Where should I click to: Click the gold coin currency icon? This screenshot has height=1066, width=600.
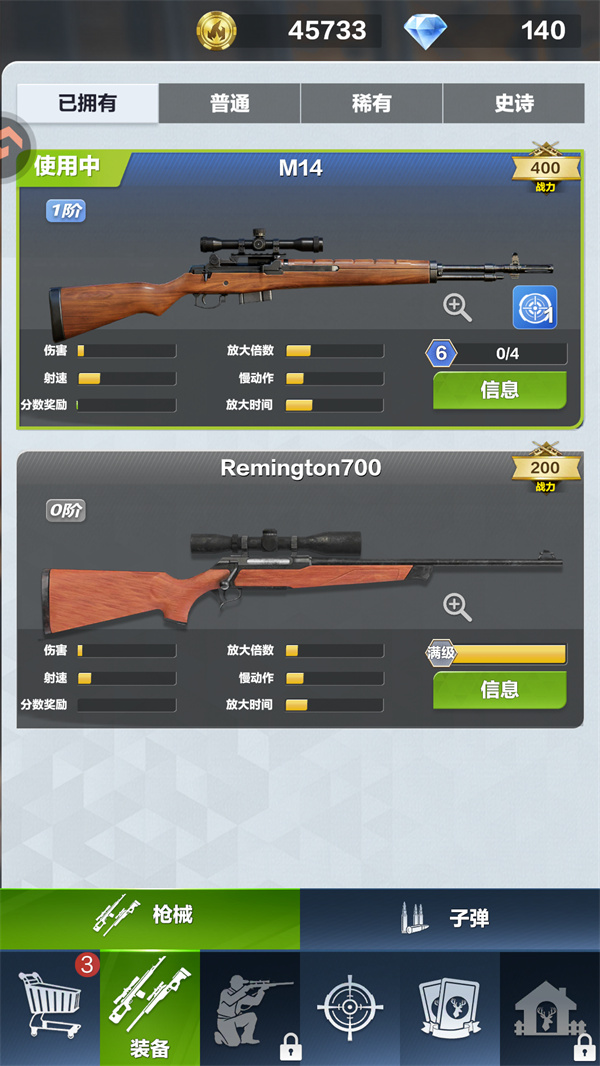217,30
